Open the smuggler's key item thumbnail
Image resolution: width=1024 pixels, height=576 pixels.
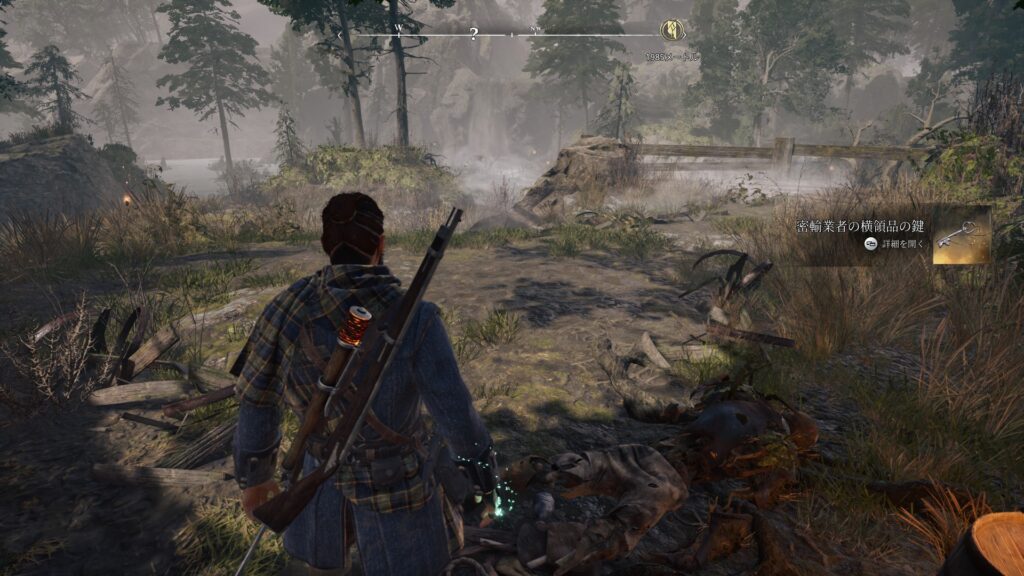961,235
